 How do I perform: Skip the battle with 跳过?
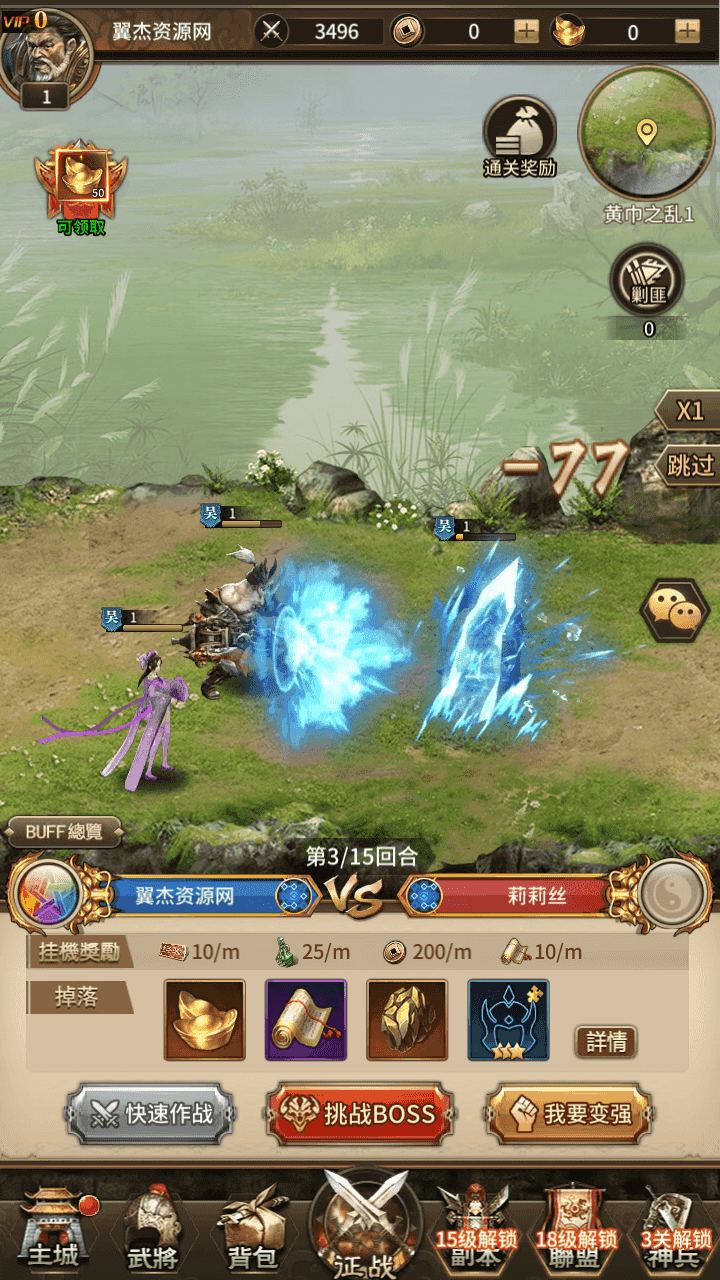pyautogui.click(x=690, y=465)
